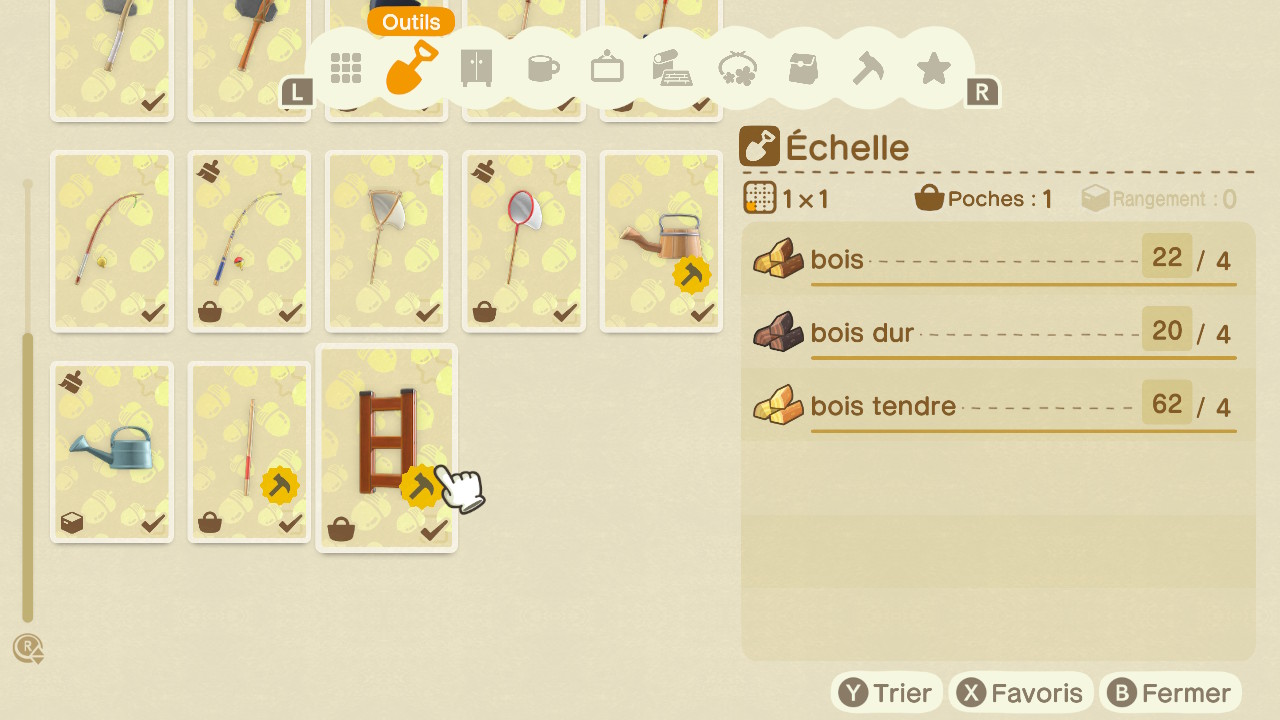Select the wall-mounted frame category icon
The image size is (1280, 720).
[x=607, y=68]
